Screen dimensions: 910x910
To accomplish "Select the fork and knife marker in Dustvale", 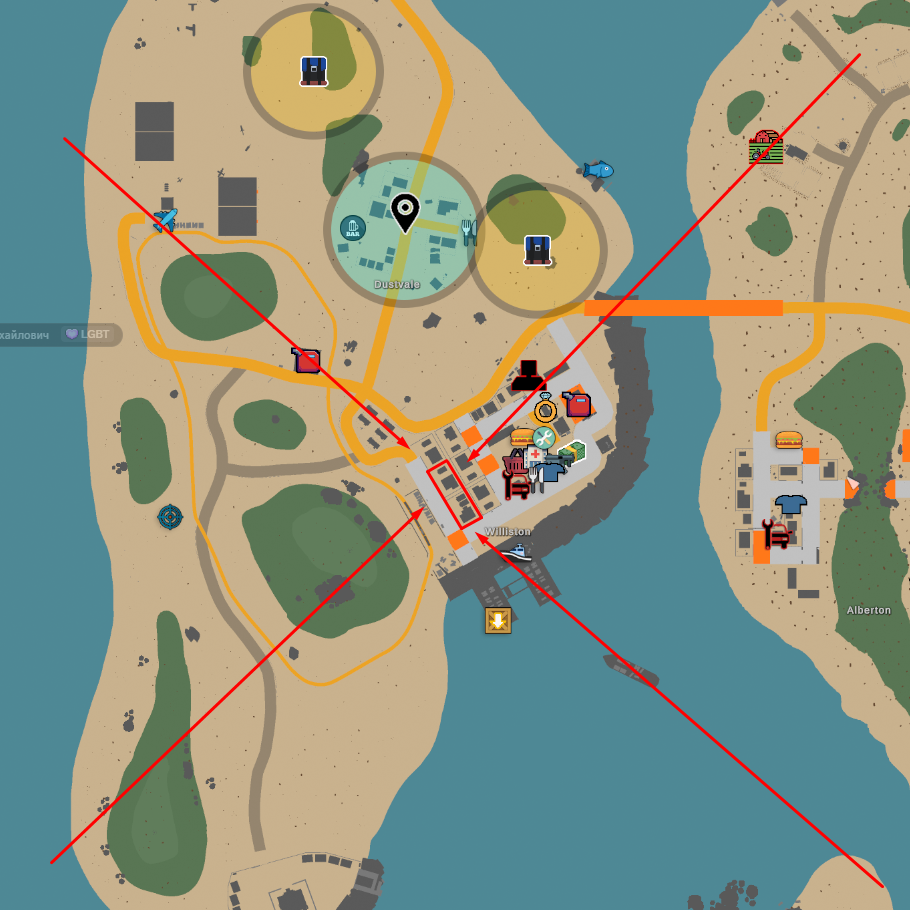I will (x=468, y=233).
